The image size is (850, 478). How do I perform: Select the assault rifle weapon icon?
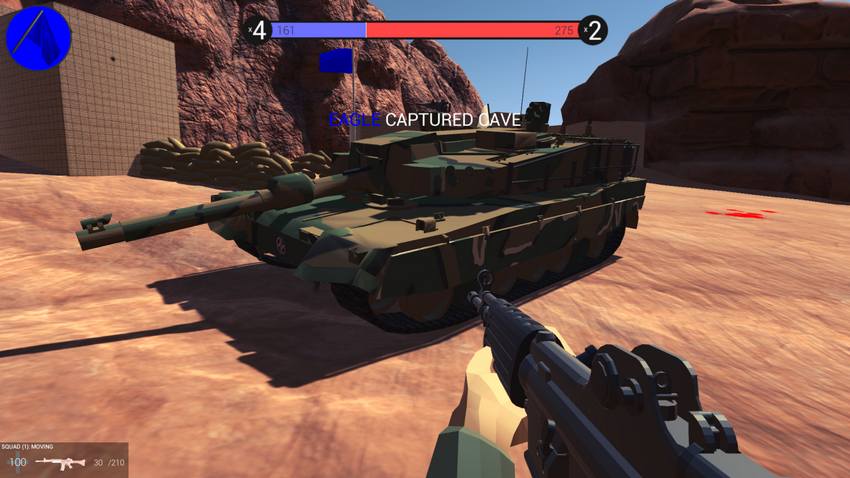(59, 462)
